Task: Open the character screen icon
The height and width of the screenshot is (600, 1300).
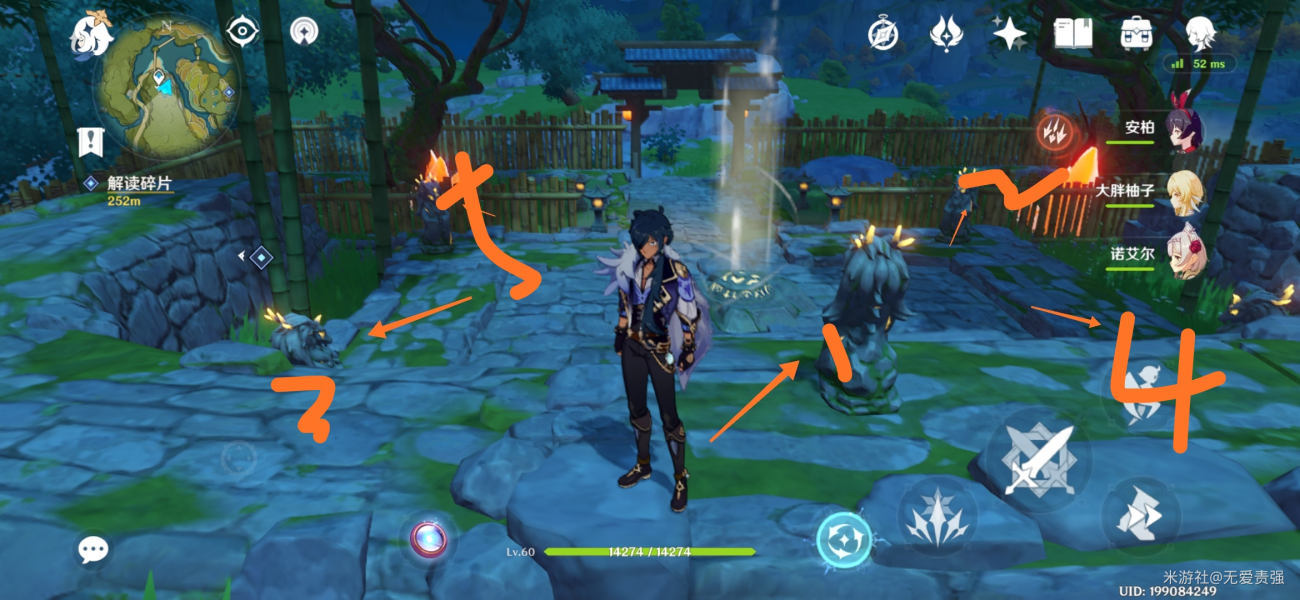Action: pyautogui.click(x=1200, y=34)
